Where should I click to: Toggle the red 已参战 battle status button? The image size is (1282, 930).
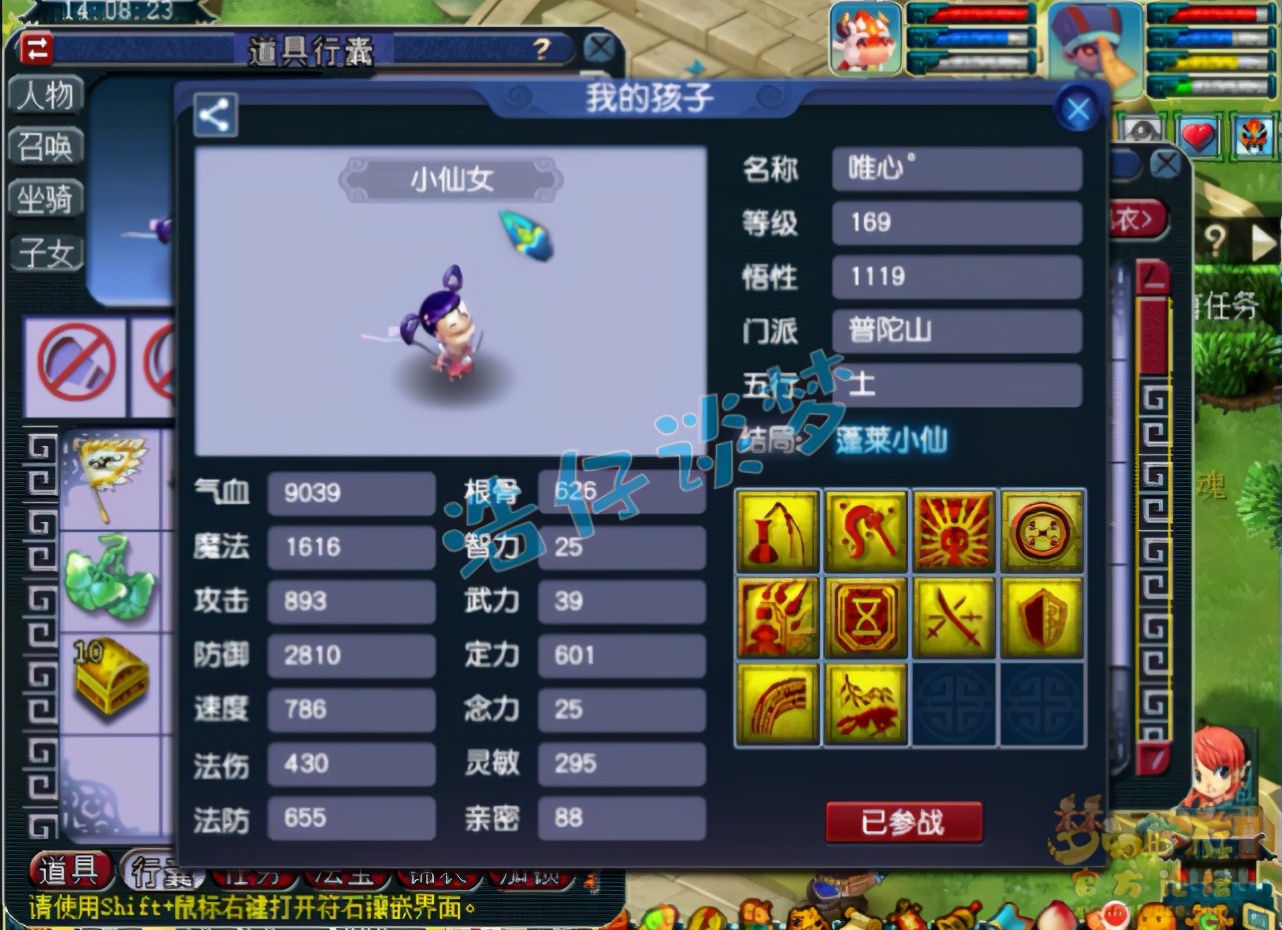[x=903, y=820]
